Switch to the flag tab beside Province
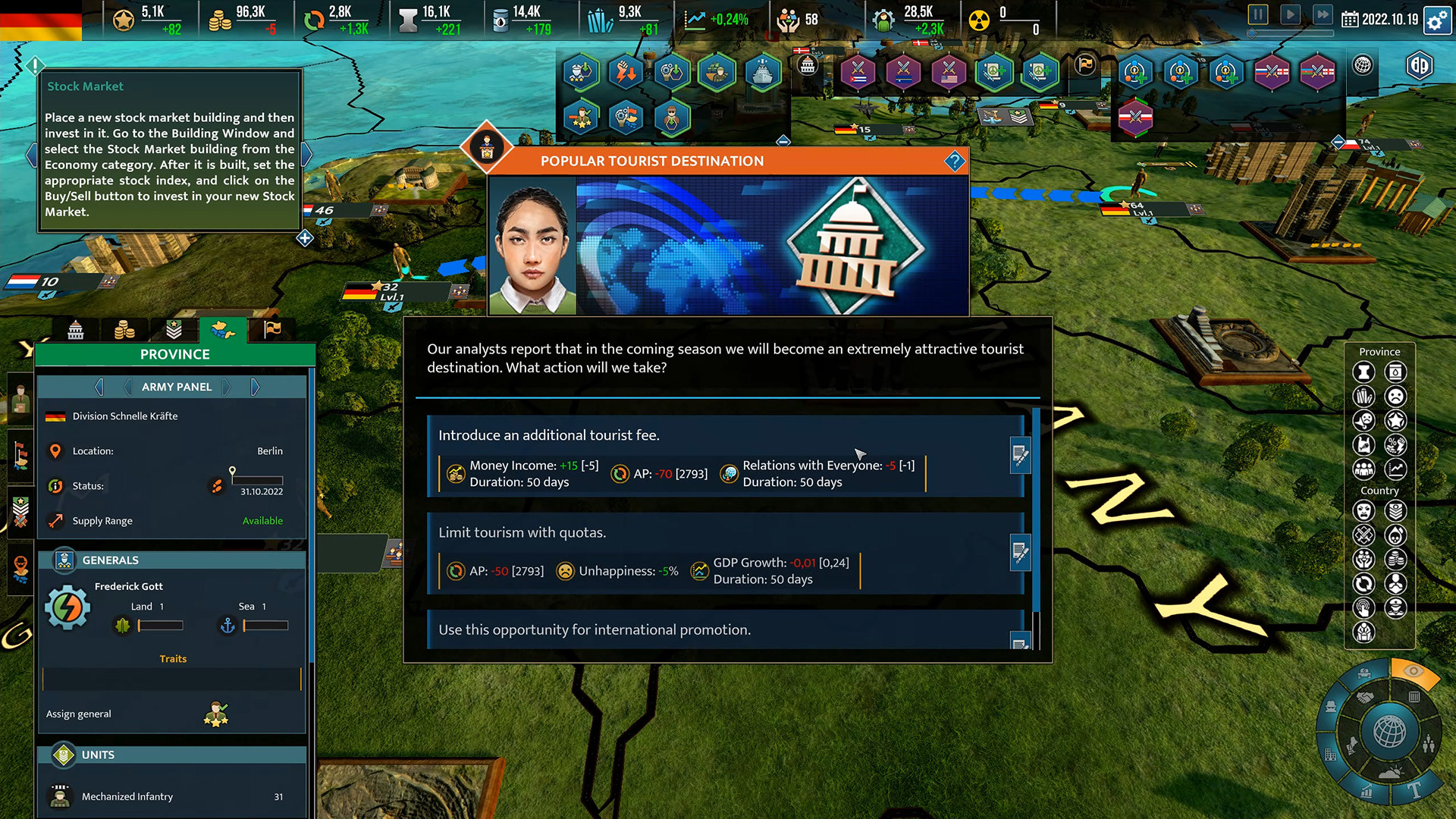 tap(272, 329)
